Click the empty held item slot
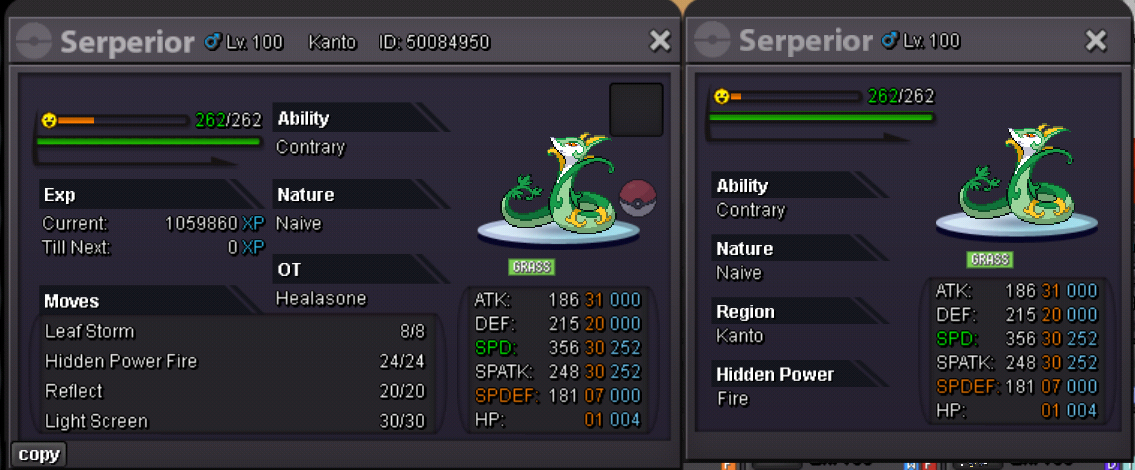This screenshot has height=470, width=1135. [636, 109]
